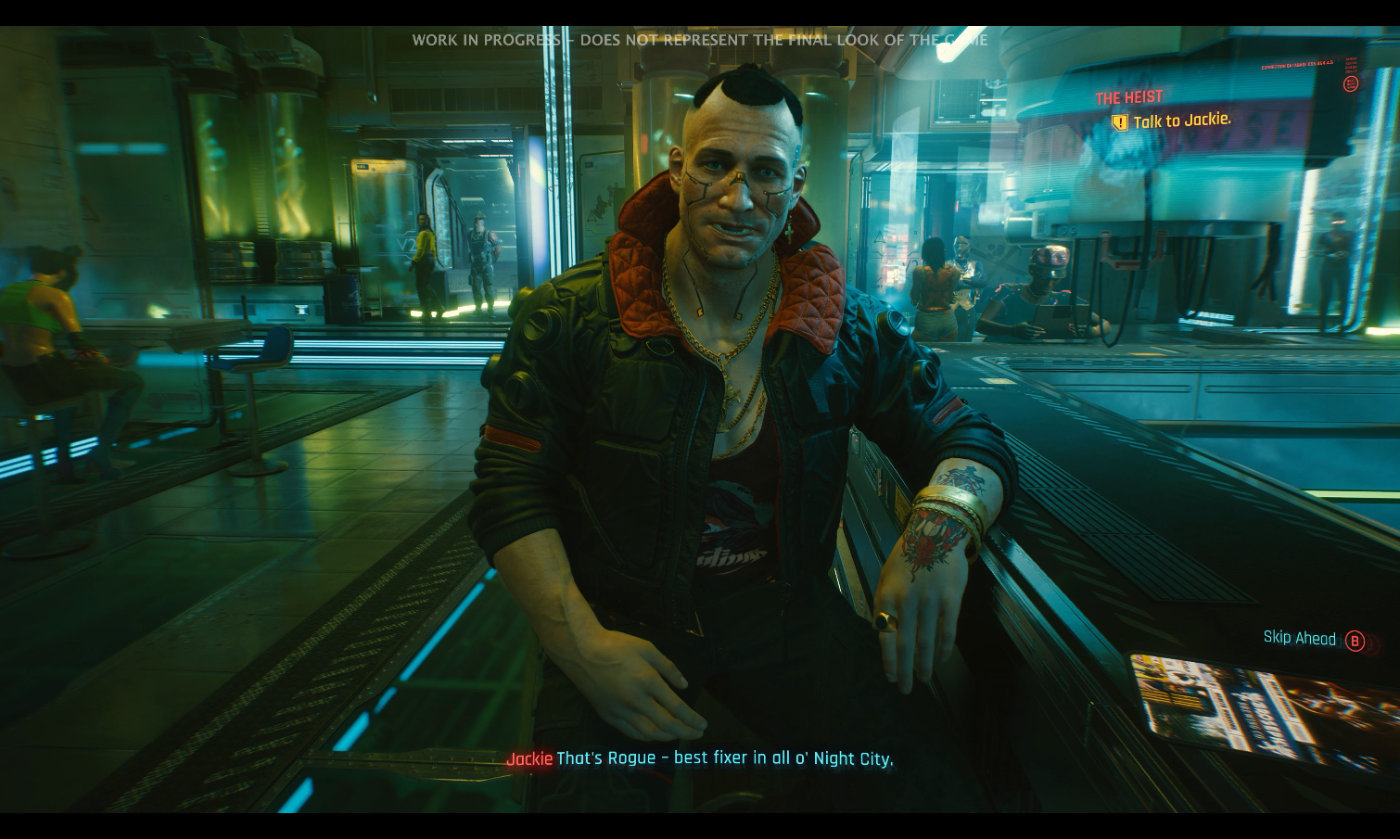Open The Heist quest title in tracker
This screenshot has width=1400, height=839.
(1129, 98)
